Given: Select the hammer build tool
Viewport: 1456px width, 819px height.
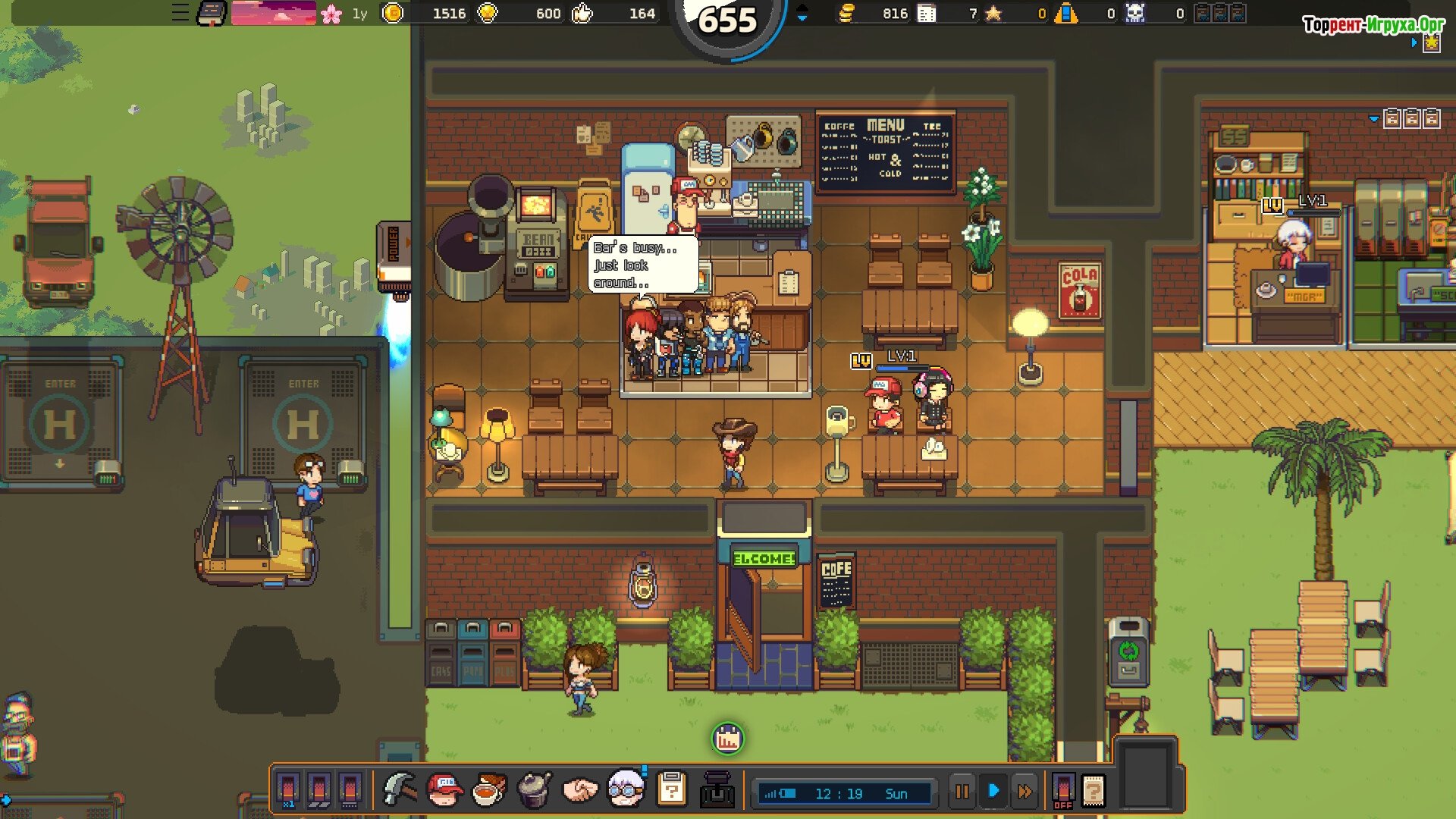Looking at the screenshot, I should click(x=399, y=791).
